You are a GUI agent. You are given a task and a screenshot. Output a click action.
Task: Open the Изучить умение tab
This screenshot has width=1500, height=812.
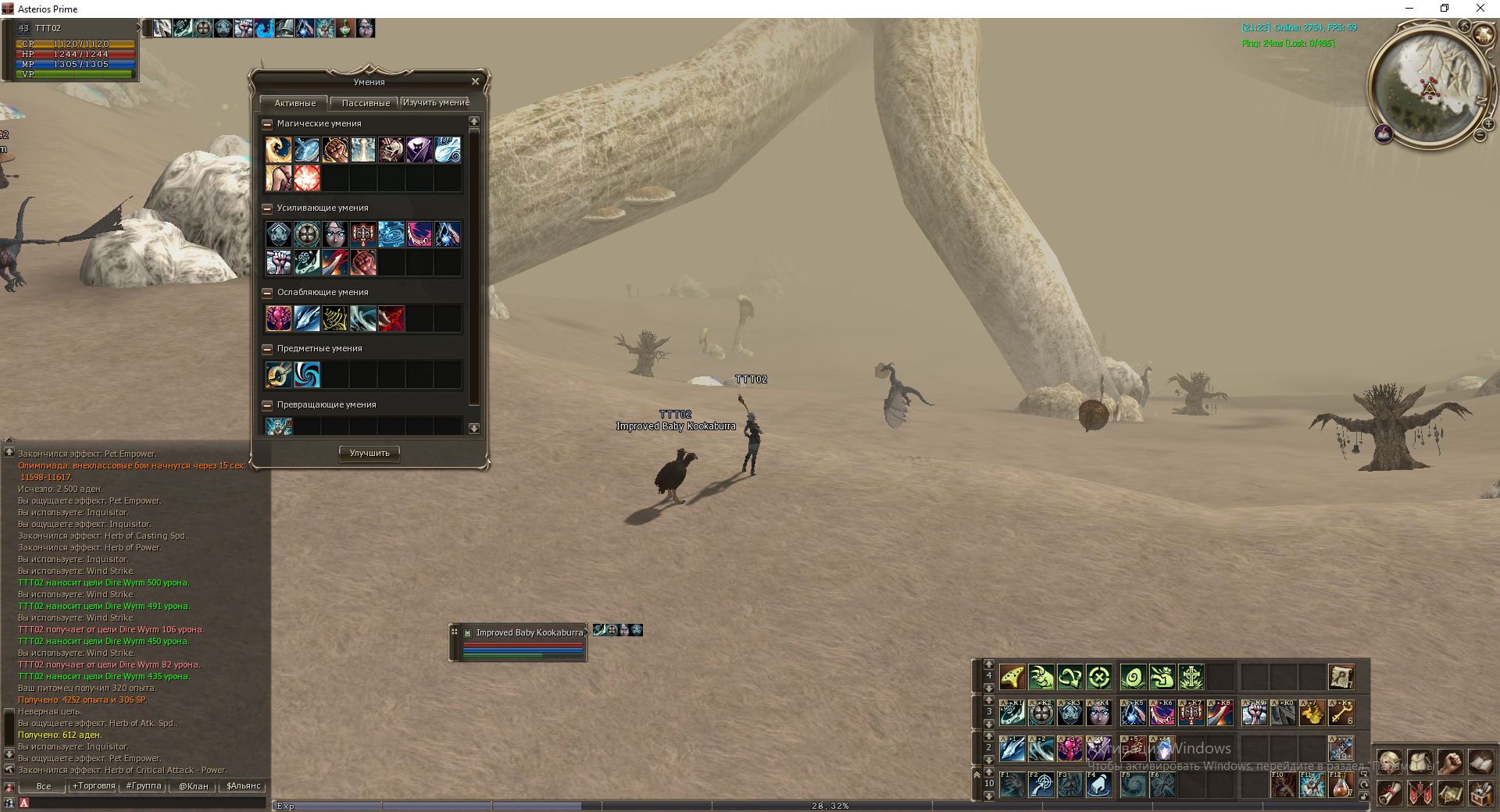tap(436, 103)
